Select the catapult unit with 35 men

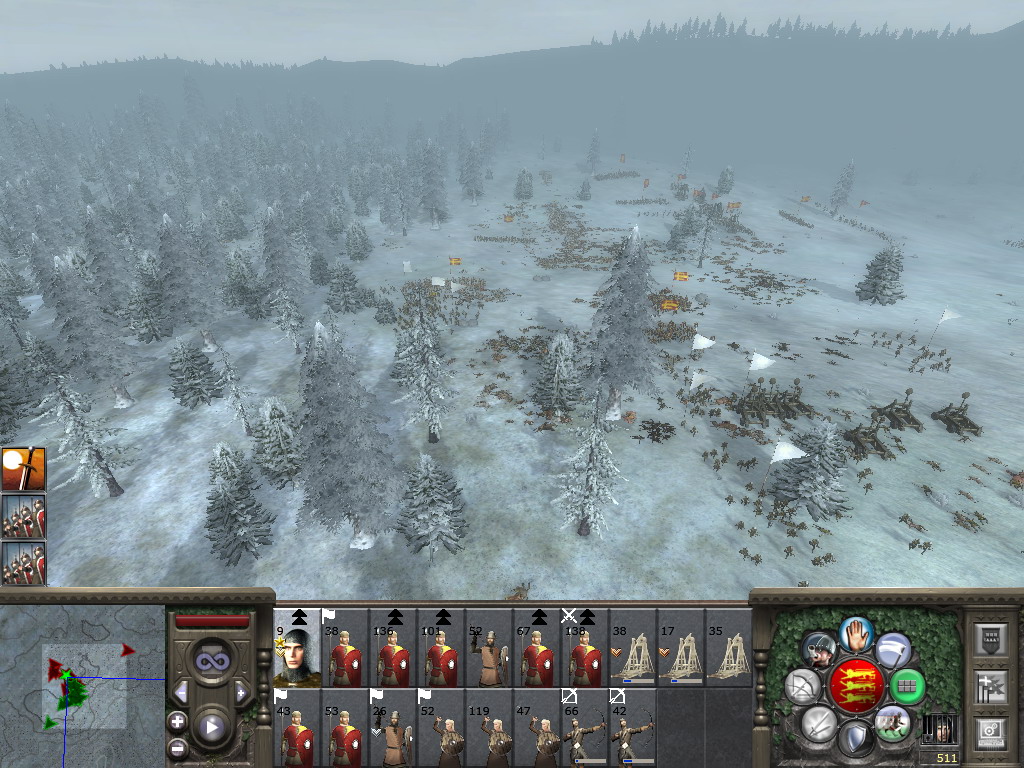click(729, 648)
